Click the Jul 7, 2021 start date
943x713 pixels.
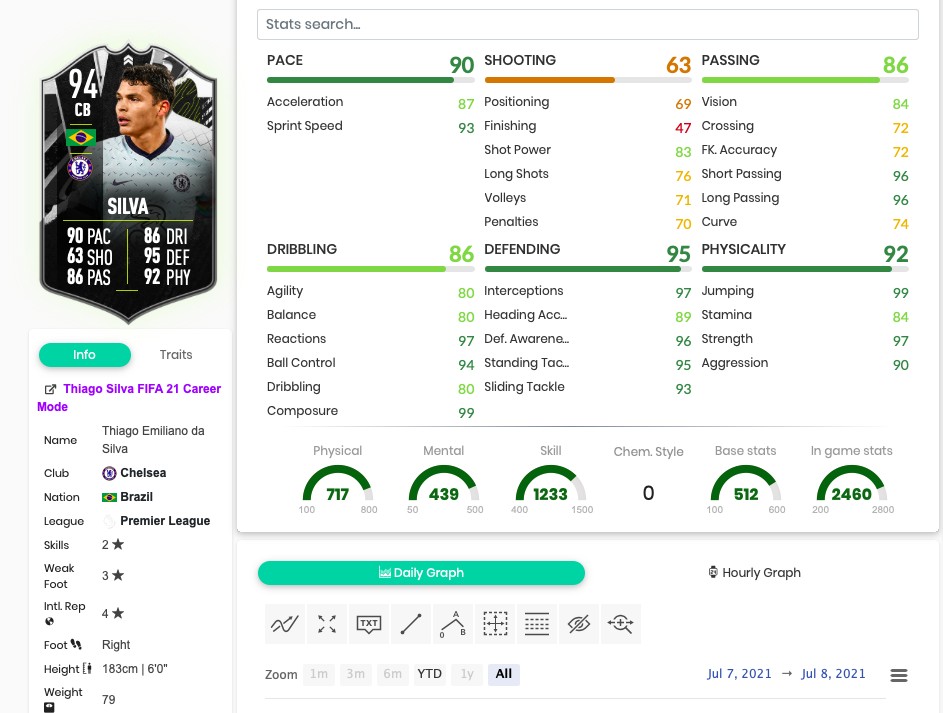(x=739, y=674)
